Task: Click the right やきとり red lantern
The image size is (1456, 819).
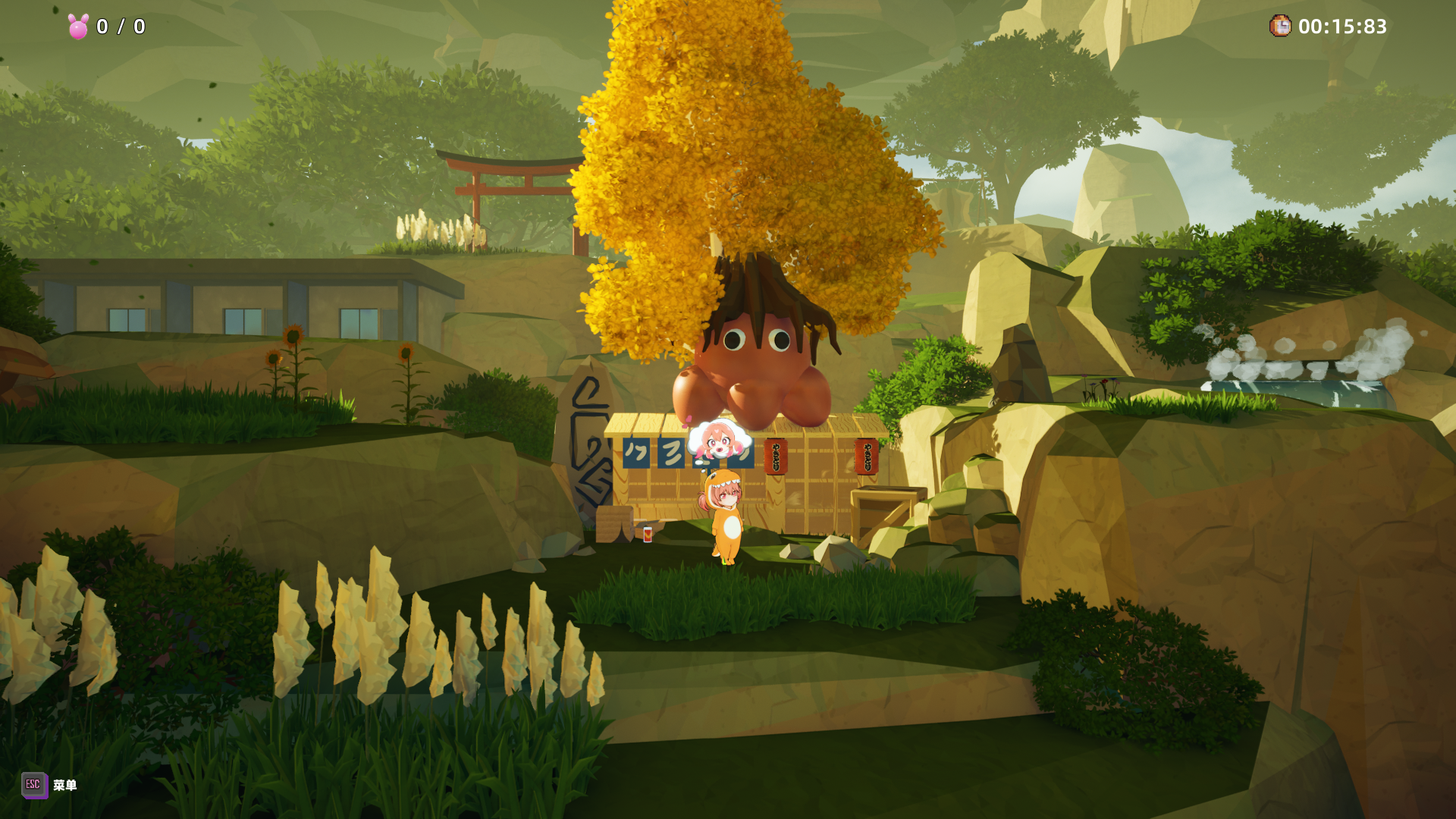Action: 866,457
